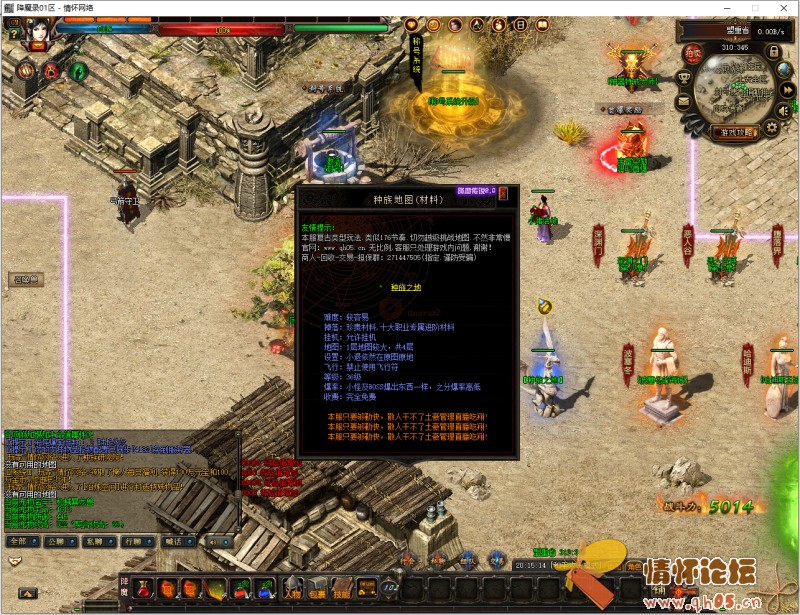Open the 行聊 guild chat tab
The image size is (800, 615).
click(133, 540)
